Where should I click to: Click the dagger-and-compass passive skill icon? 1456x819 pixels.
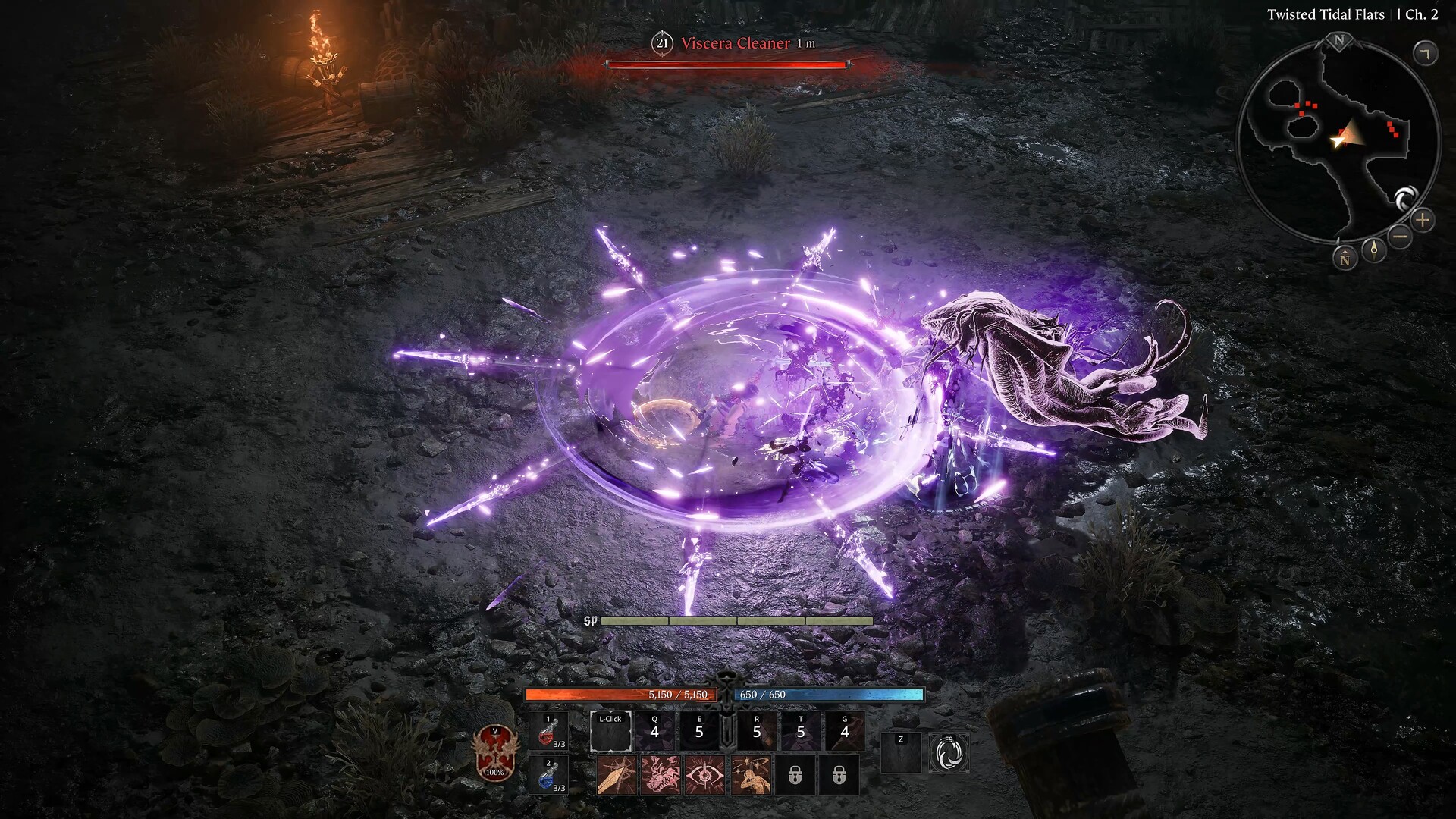pyautogui.click(x=618, y=774)
